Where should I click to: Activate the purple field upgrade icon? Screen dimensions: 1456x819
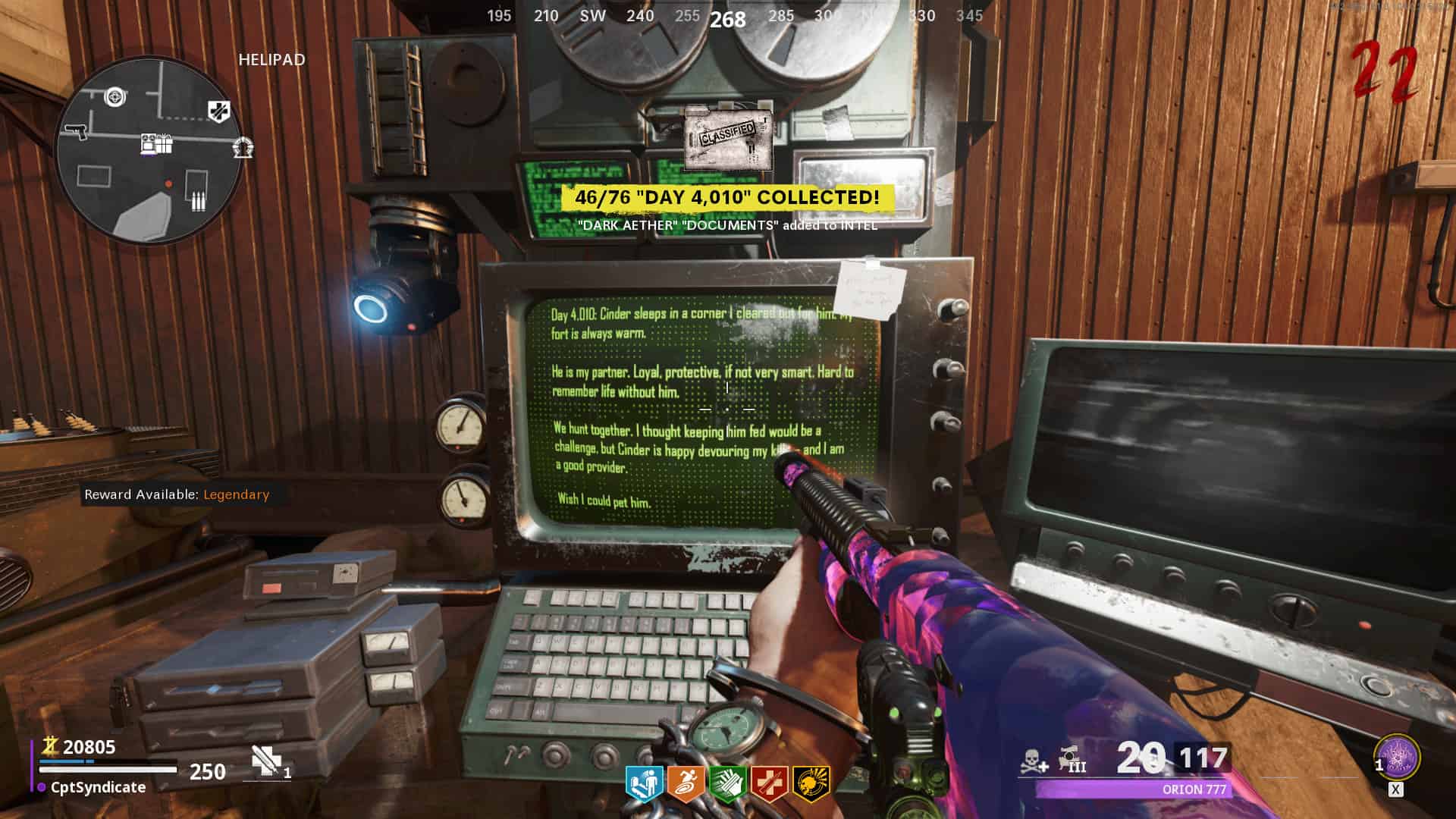(x=1397, y=758)
